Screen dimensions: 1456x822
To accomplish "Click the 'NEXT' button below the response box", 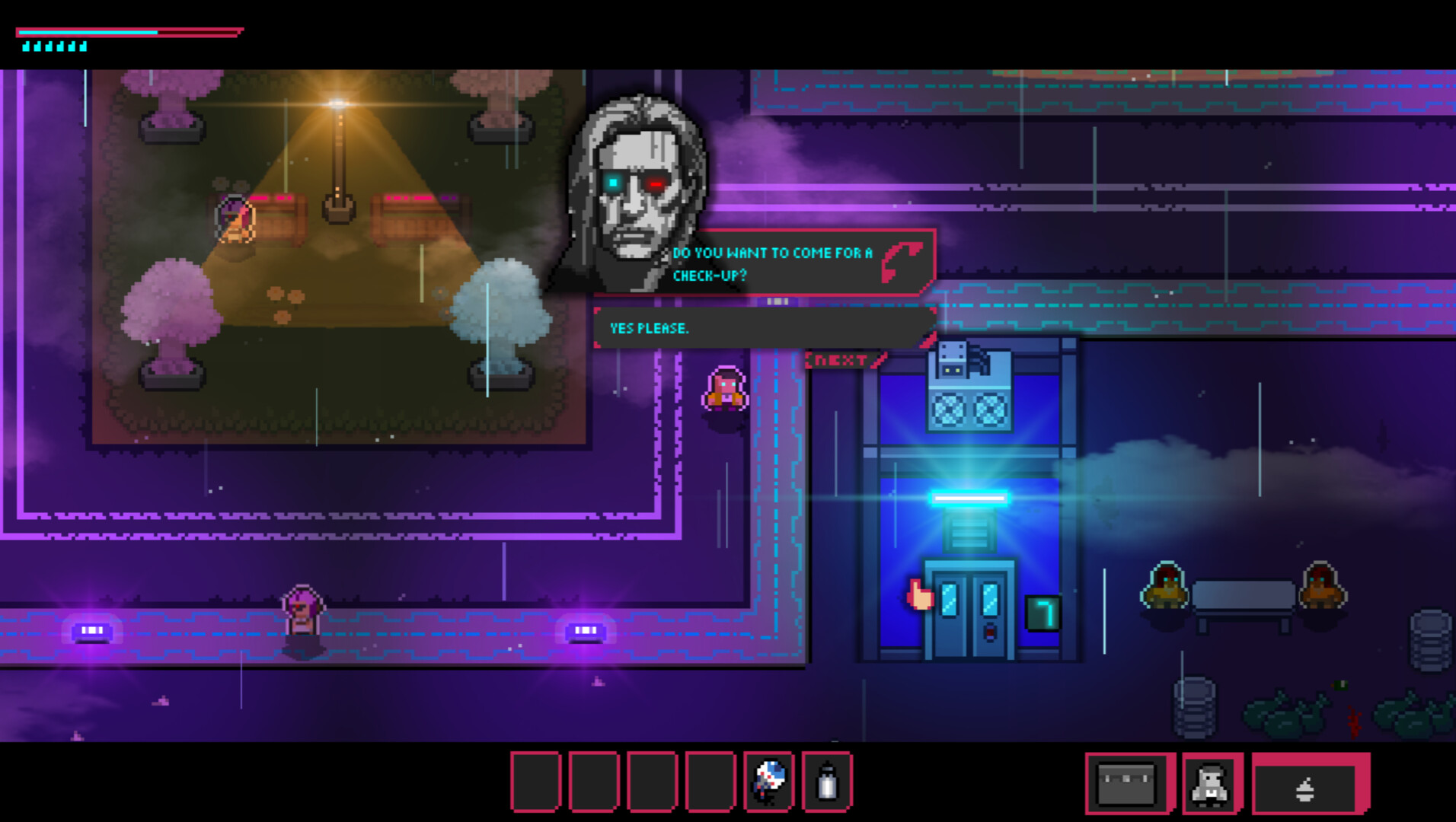I will [838, 358].
